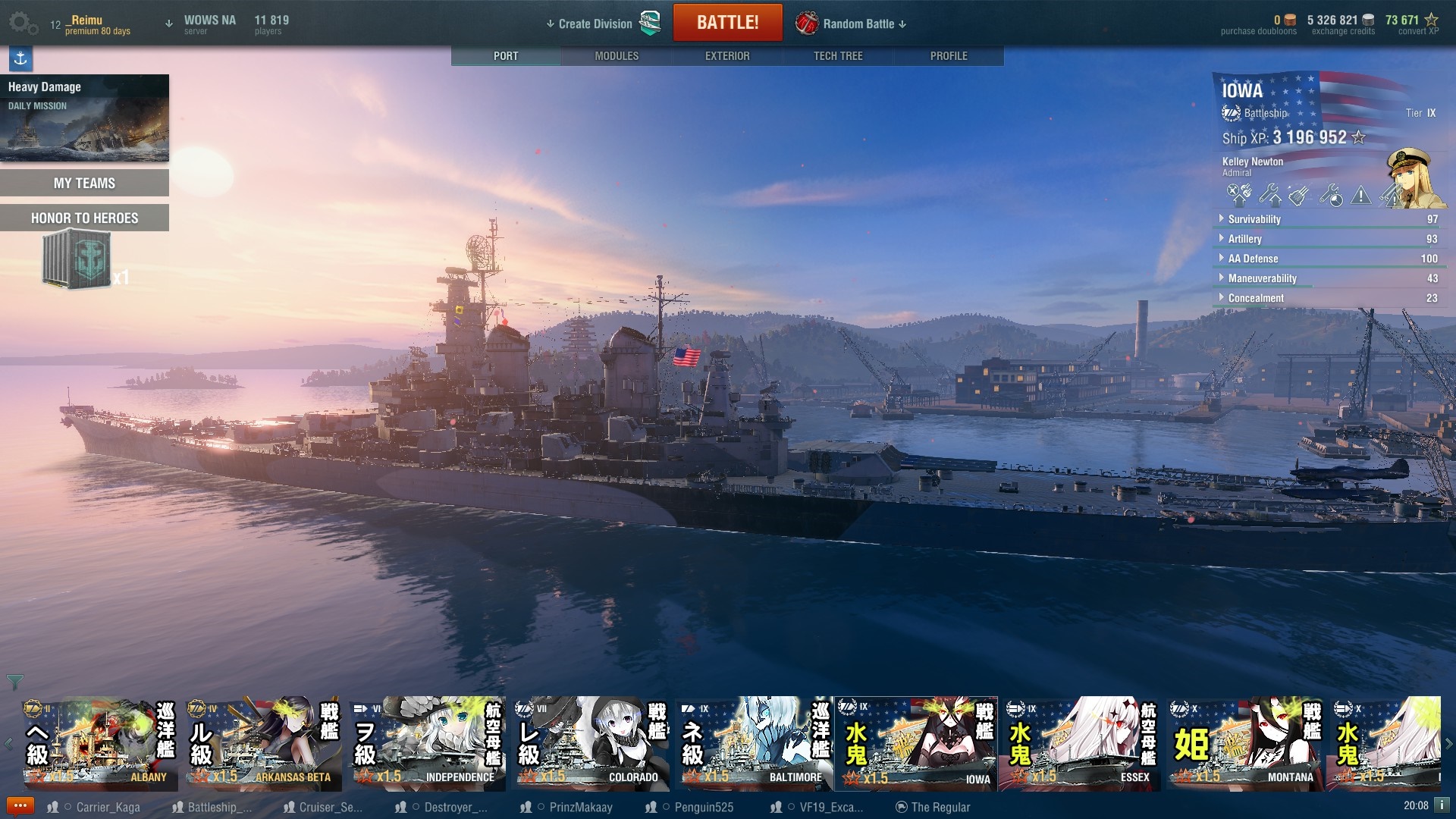1456x819 pixels.
Task: Expand the Survivability stat details
Action: [x=1254, y=219]
